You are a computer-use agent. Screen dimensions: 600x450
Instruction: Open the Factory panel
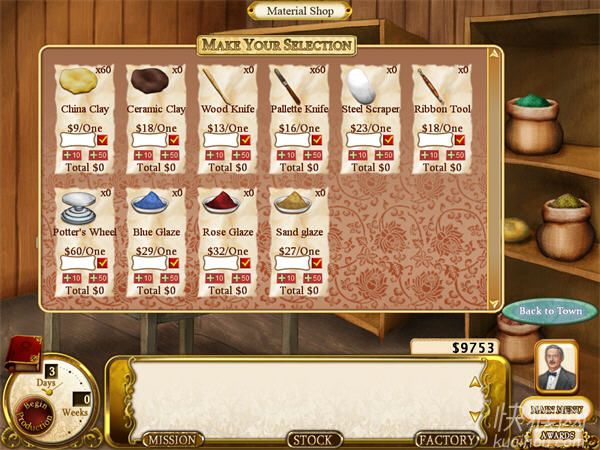click(x=446, y=439)
